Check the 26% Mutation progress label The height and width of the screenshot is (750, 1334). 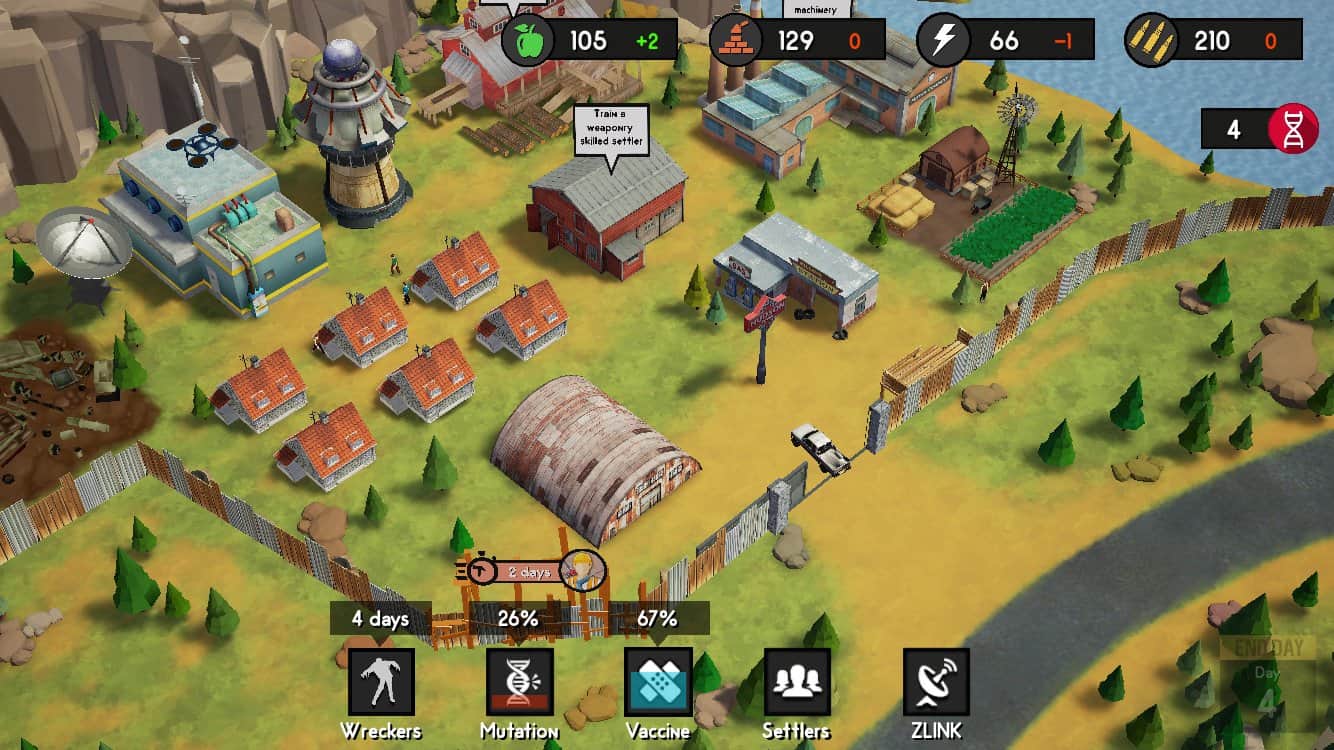point(518,619)
